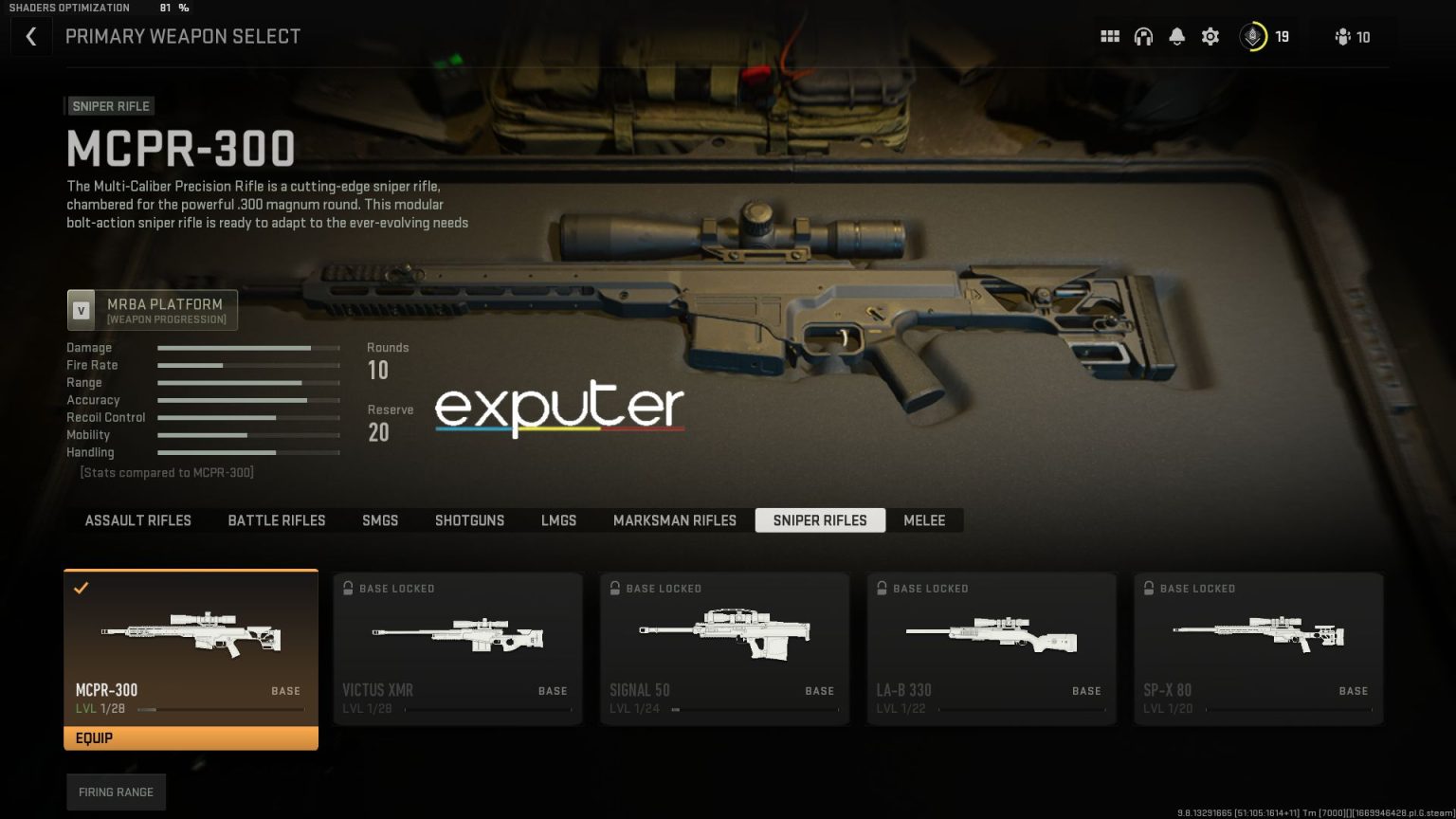Screen dimensions: 1456x819
Task: Select the Sniper Rifles tab
Action: pyautogui.click(x=820, y=520)
